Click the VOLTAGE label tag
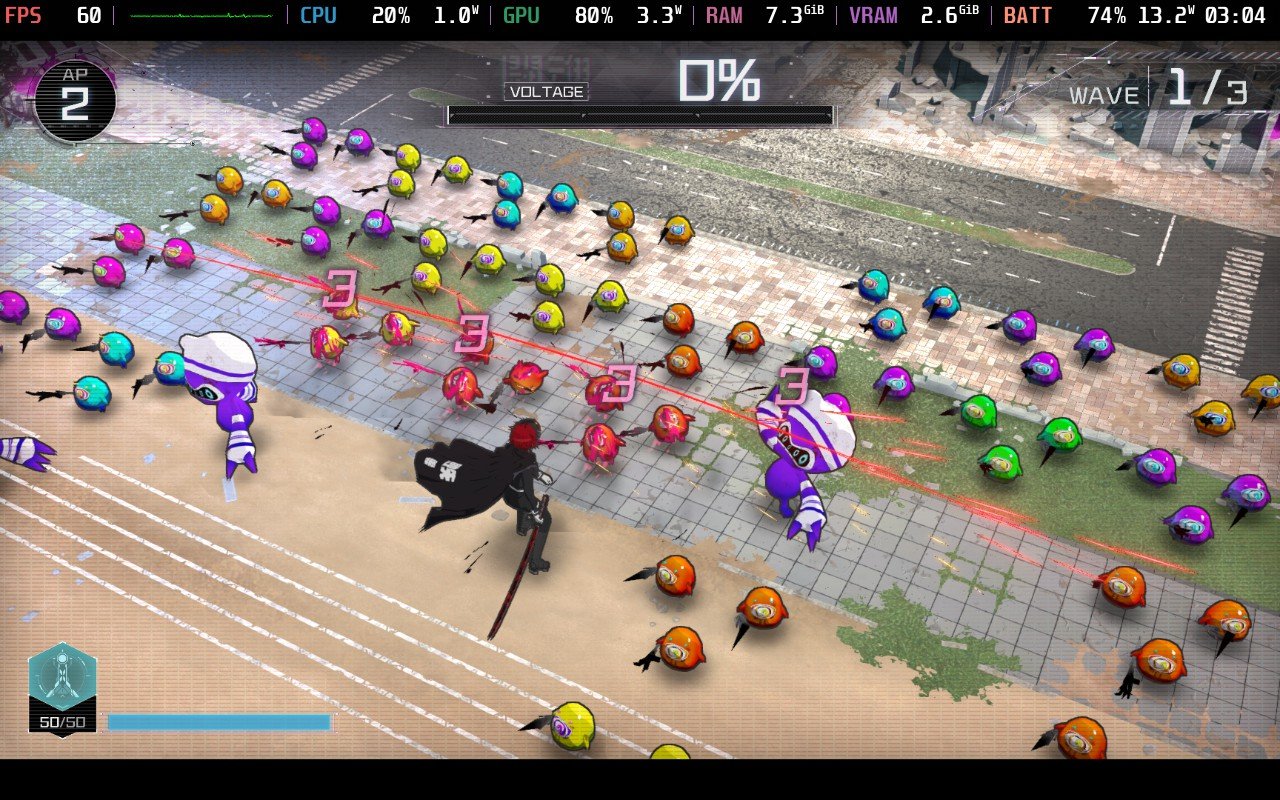 coord(544,92)
